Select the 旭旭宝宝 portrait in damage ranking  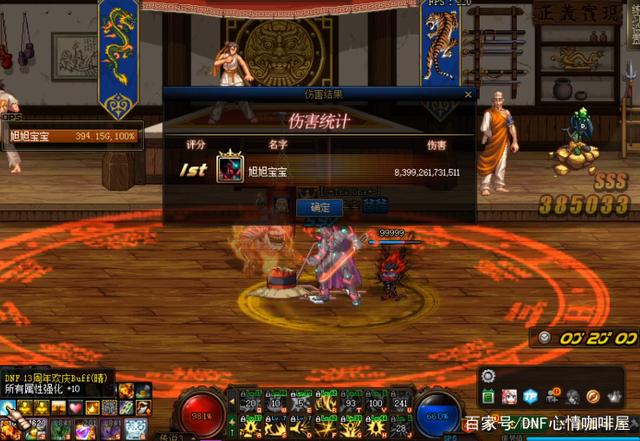[x=230, y=168]
